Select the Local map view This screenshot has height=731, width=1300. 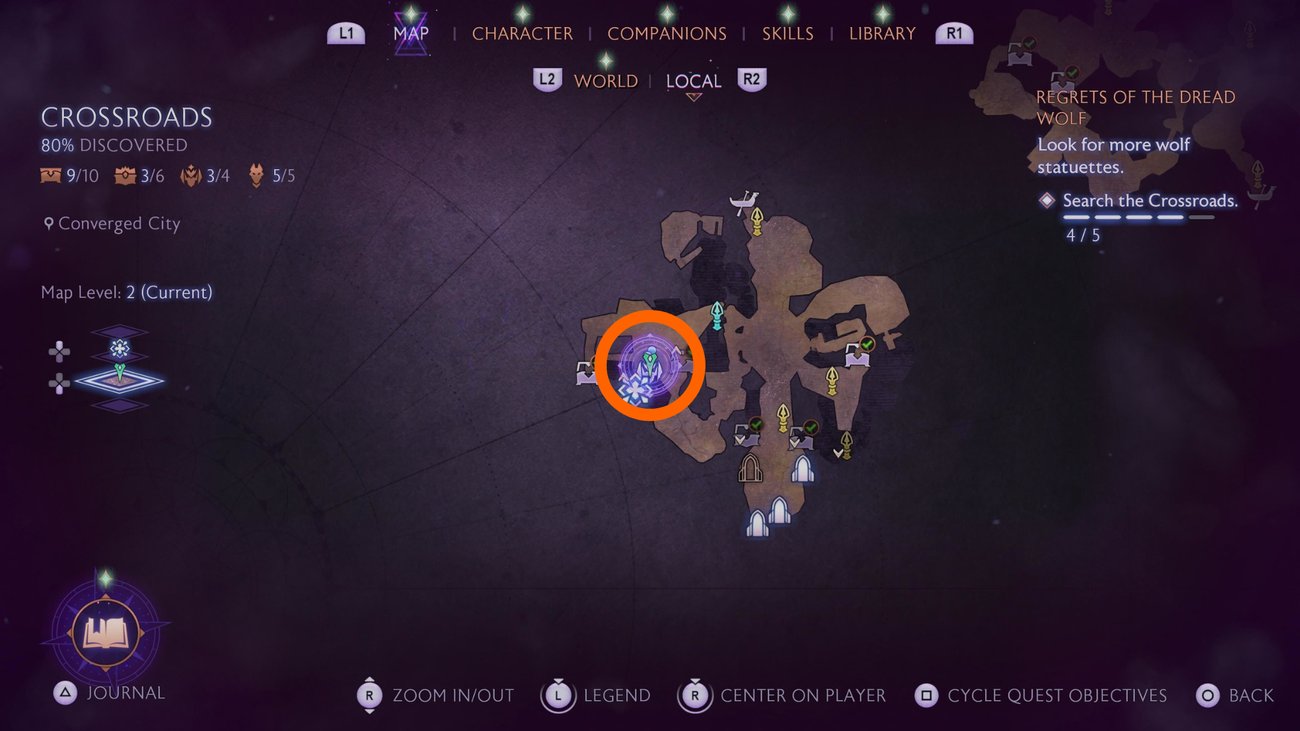[693, 81]
